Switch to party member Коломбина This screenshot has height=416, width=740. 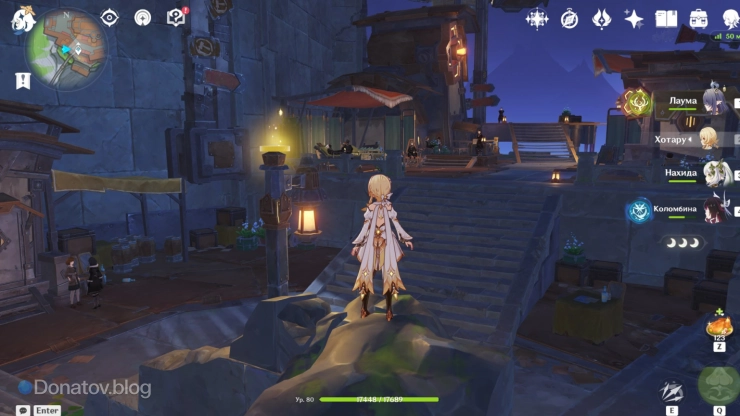coord(712,209)
